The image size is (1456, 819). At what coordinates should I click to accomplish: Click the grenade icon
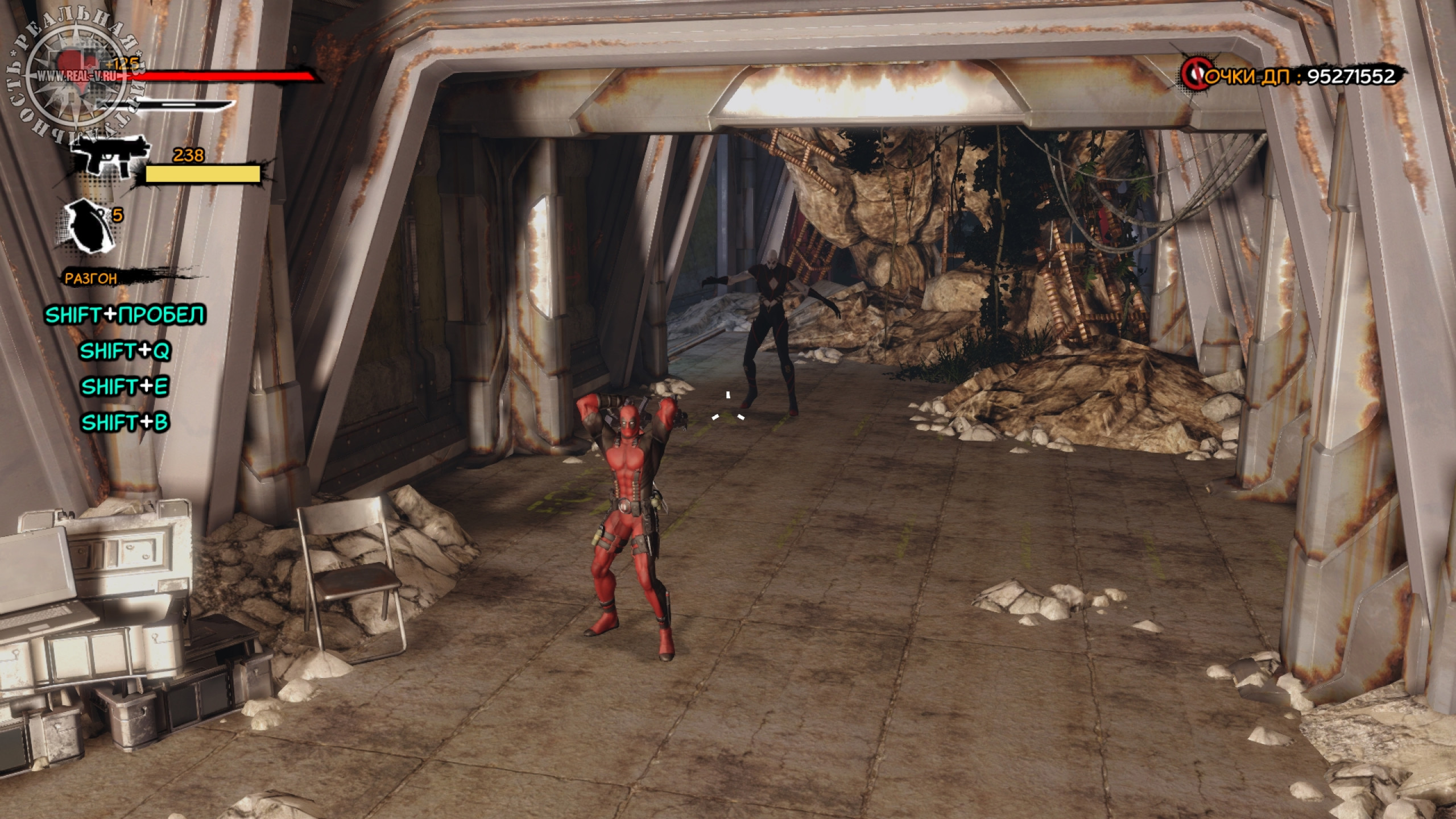click(87, 225)
